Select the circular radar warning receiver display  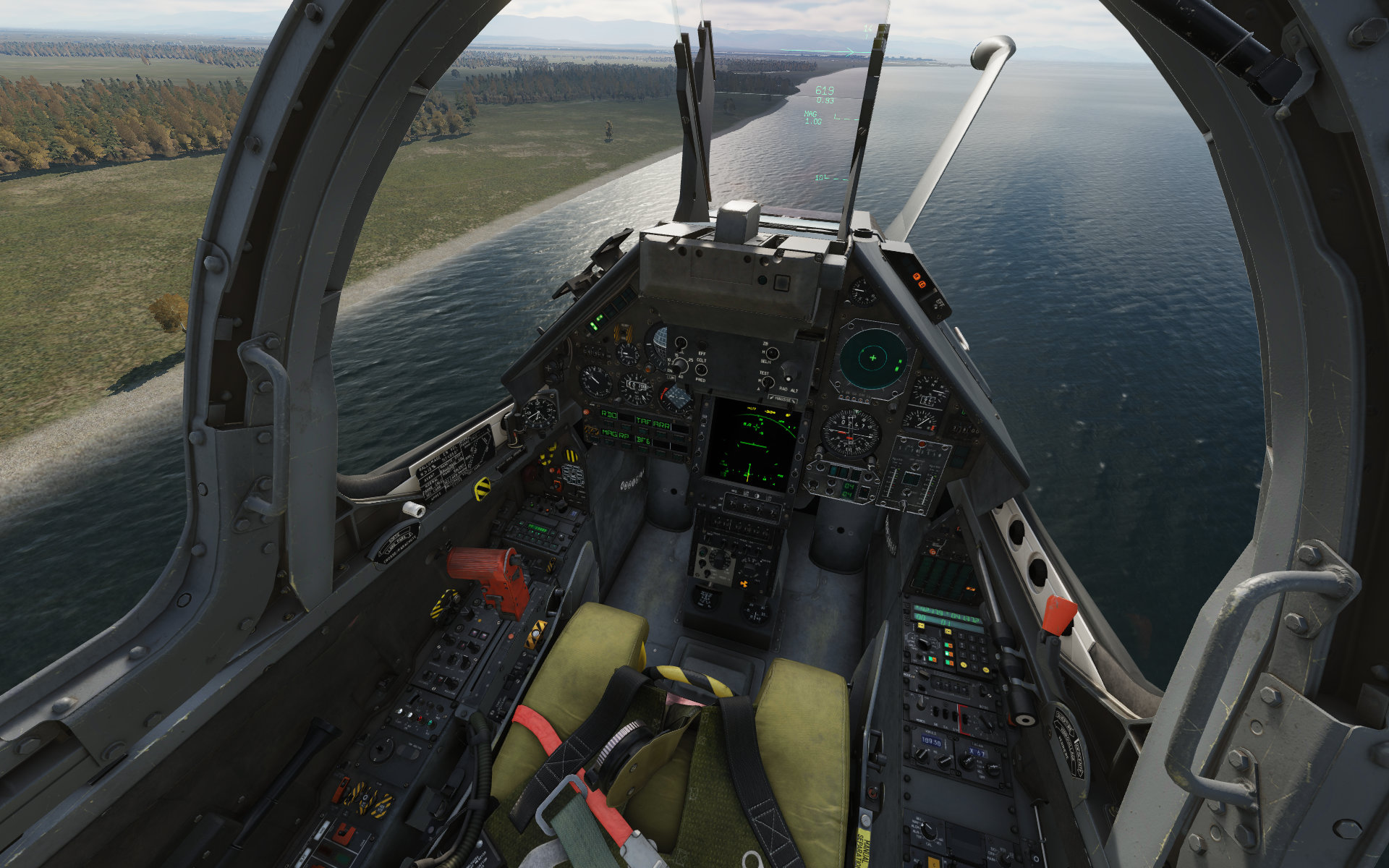[x=873, y=358]
